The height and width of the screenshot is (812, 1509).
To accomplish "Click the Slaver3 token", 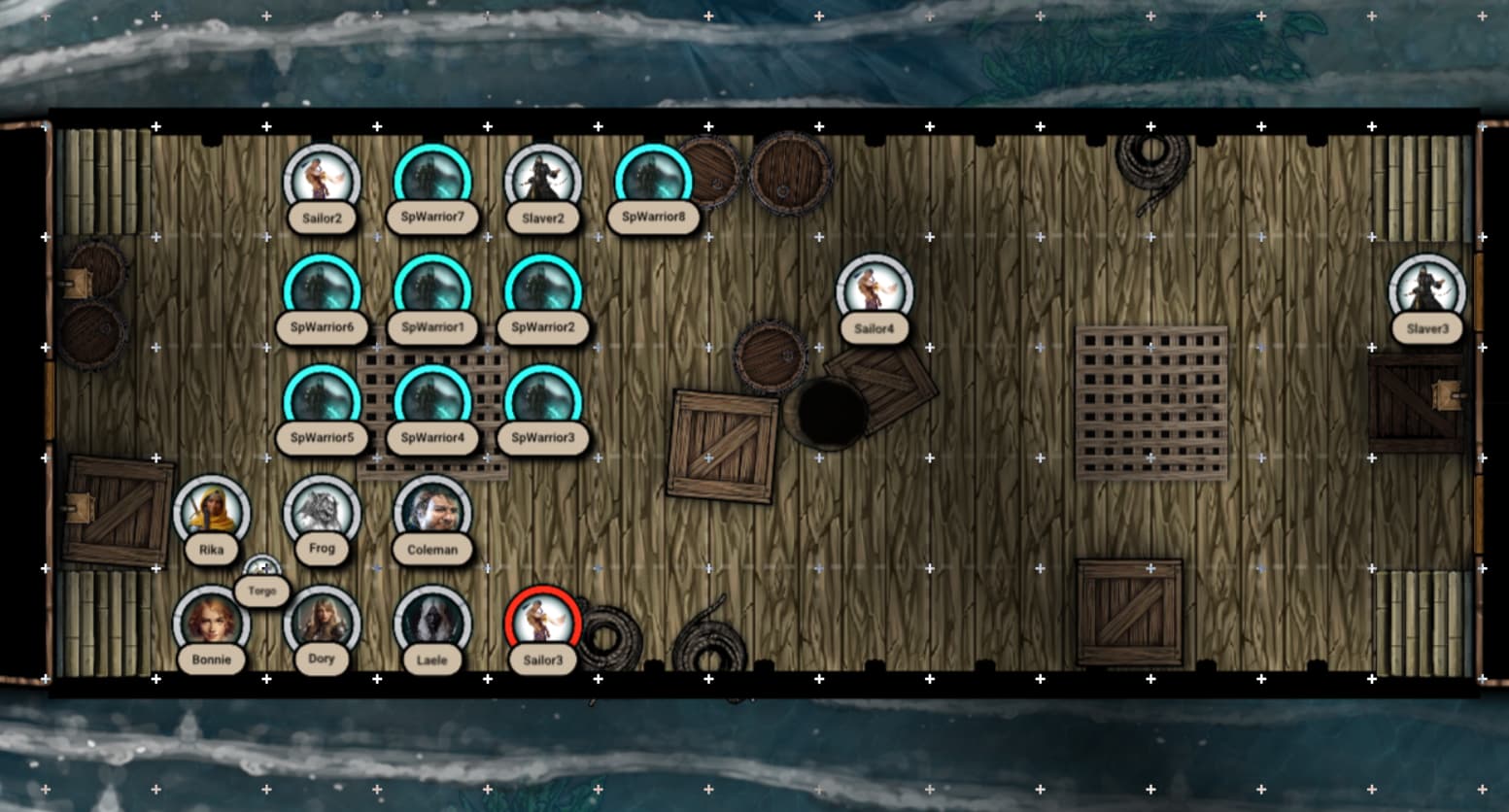I will coord(1426,292).
